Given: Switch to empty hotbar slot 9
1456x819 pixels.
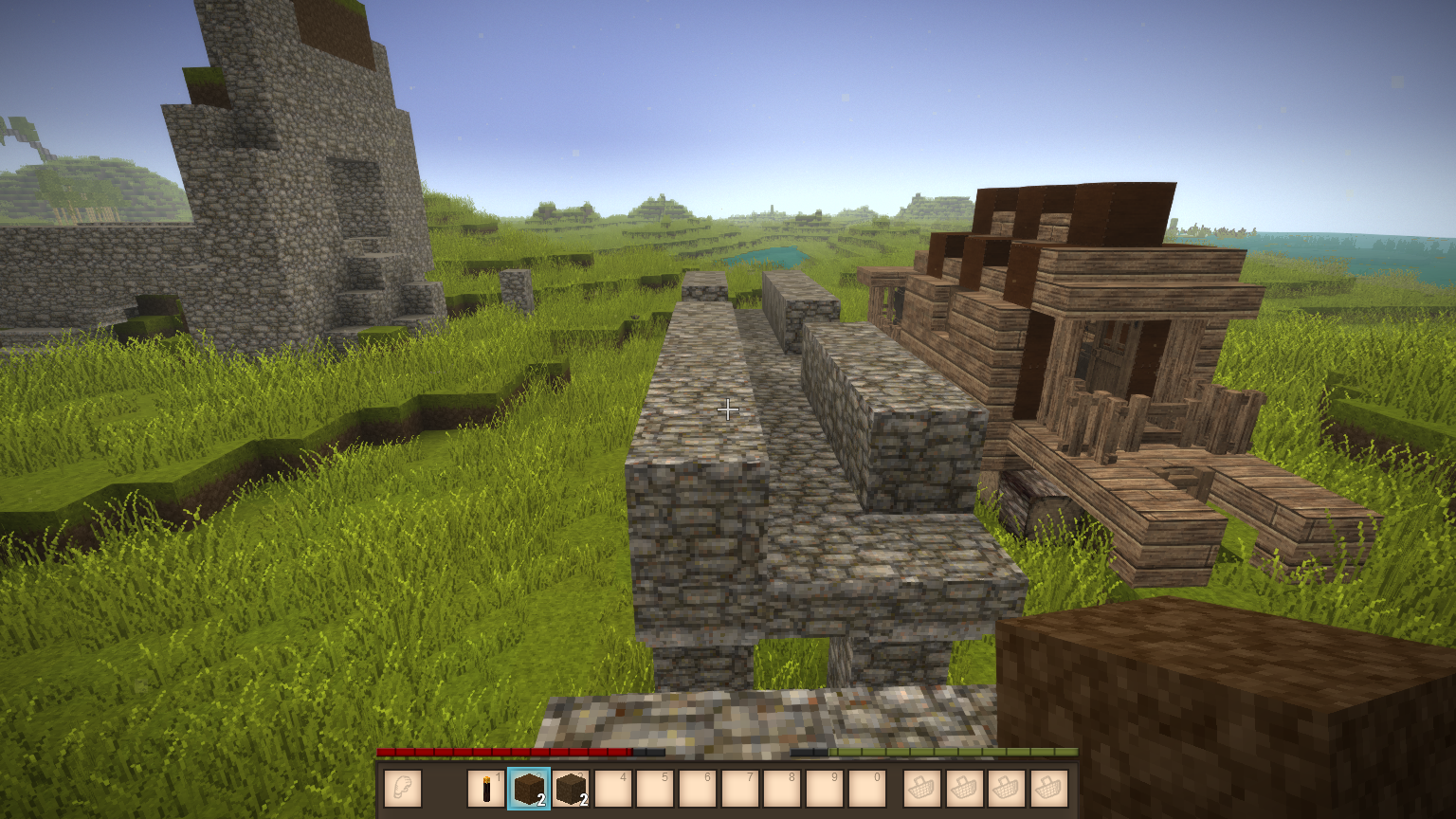Looking at the screenshot, I should (825, 789).
